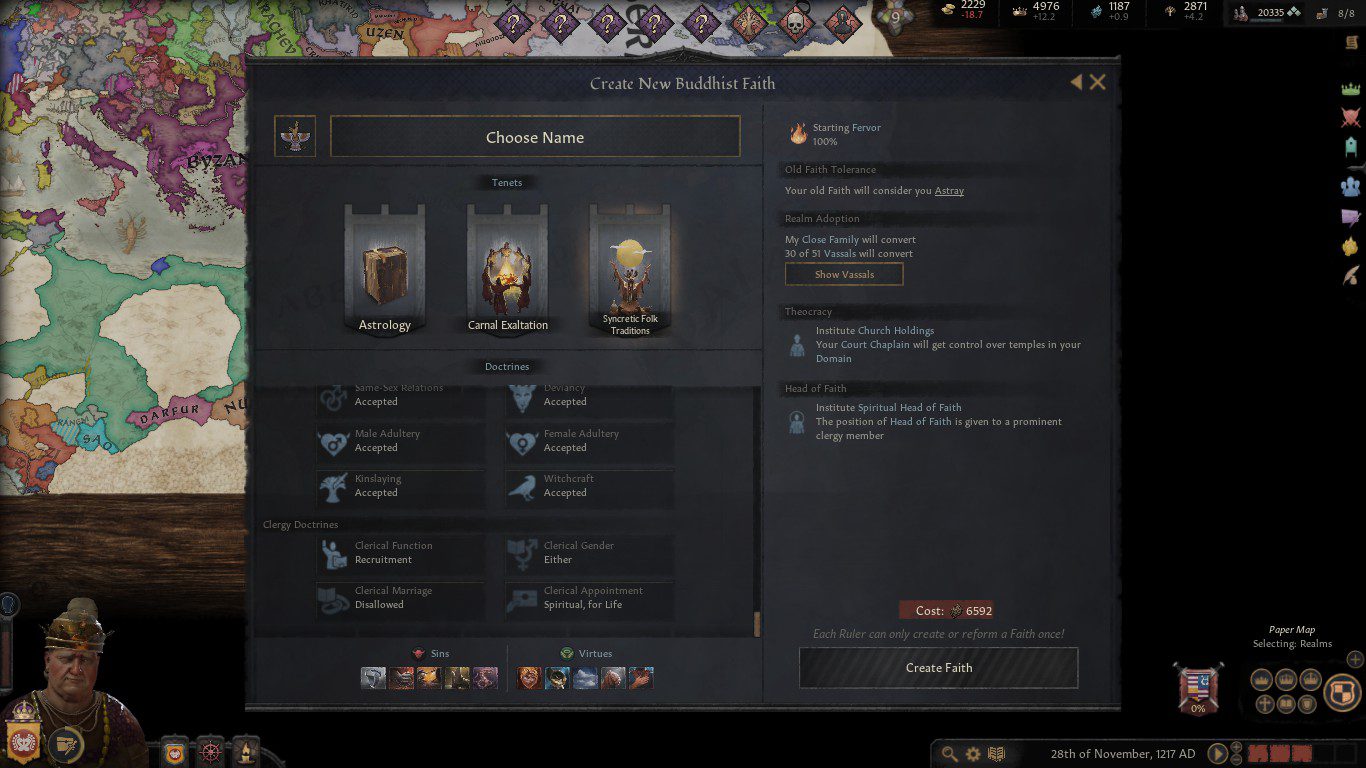Go back using the left arrow

point(1076,82)
